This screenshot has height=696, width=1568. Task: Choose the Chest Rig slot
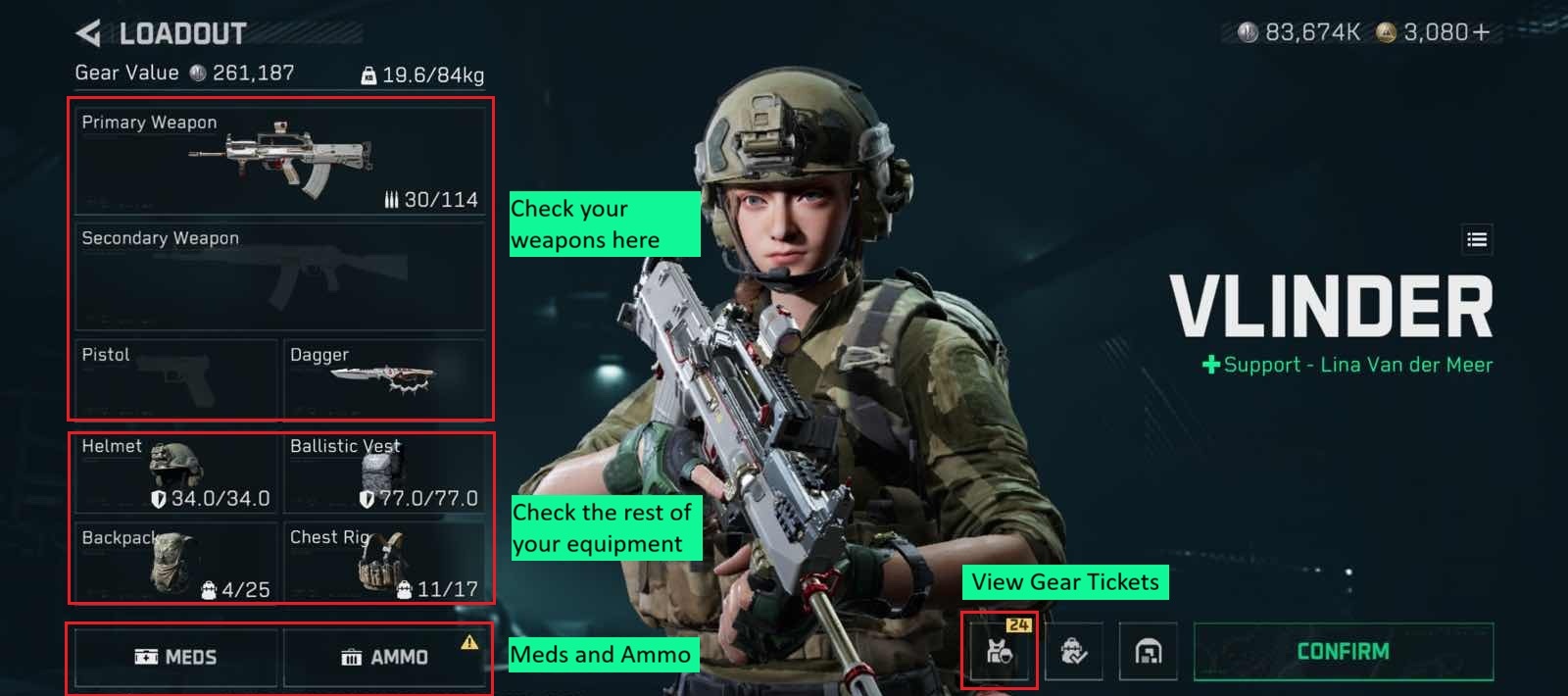(384, 564)
